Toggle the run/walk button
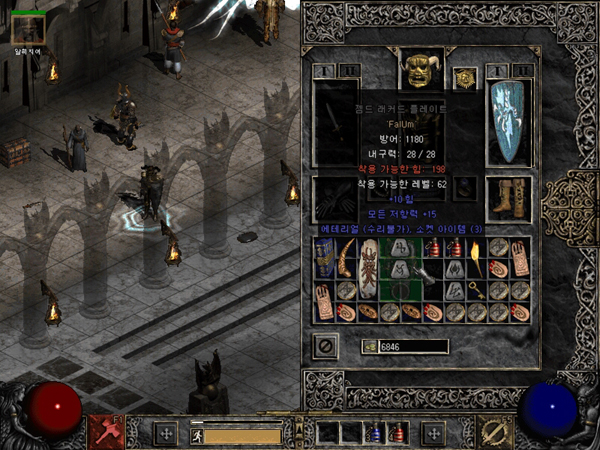The width and height of the screenshot is (600, 450). (x=197, y=436)
